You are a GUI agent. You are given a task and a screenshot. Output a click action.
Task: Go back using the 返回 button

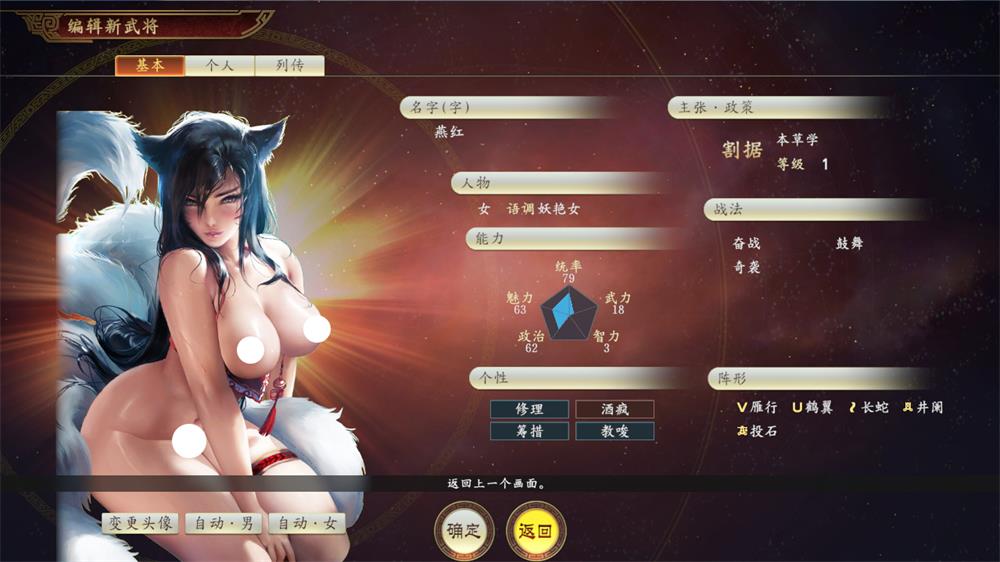536,530
